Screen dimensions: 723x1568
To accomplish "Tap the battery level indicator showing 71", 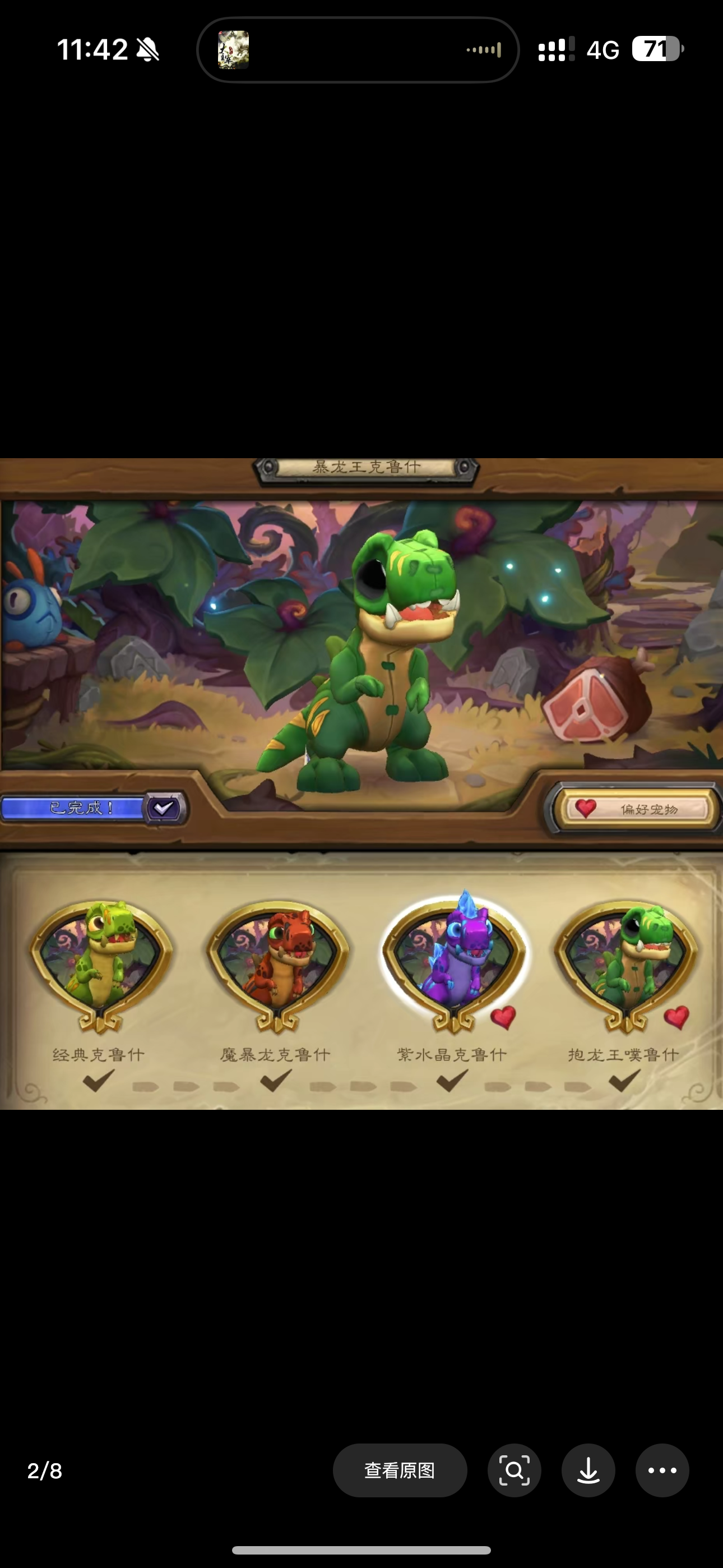I will coord(659,50).
